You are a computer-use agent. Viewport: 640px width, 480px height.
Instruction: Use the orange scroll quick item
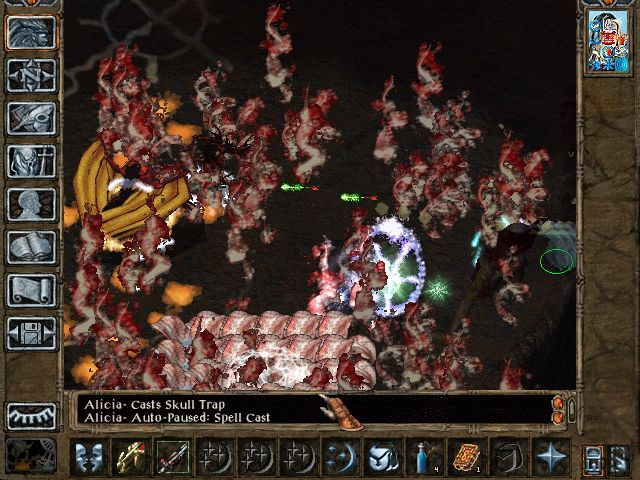tap(464, 457)
